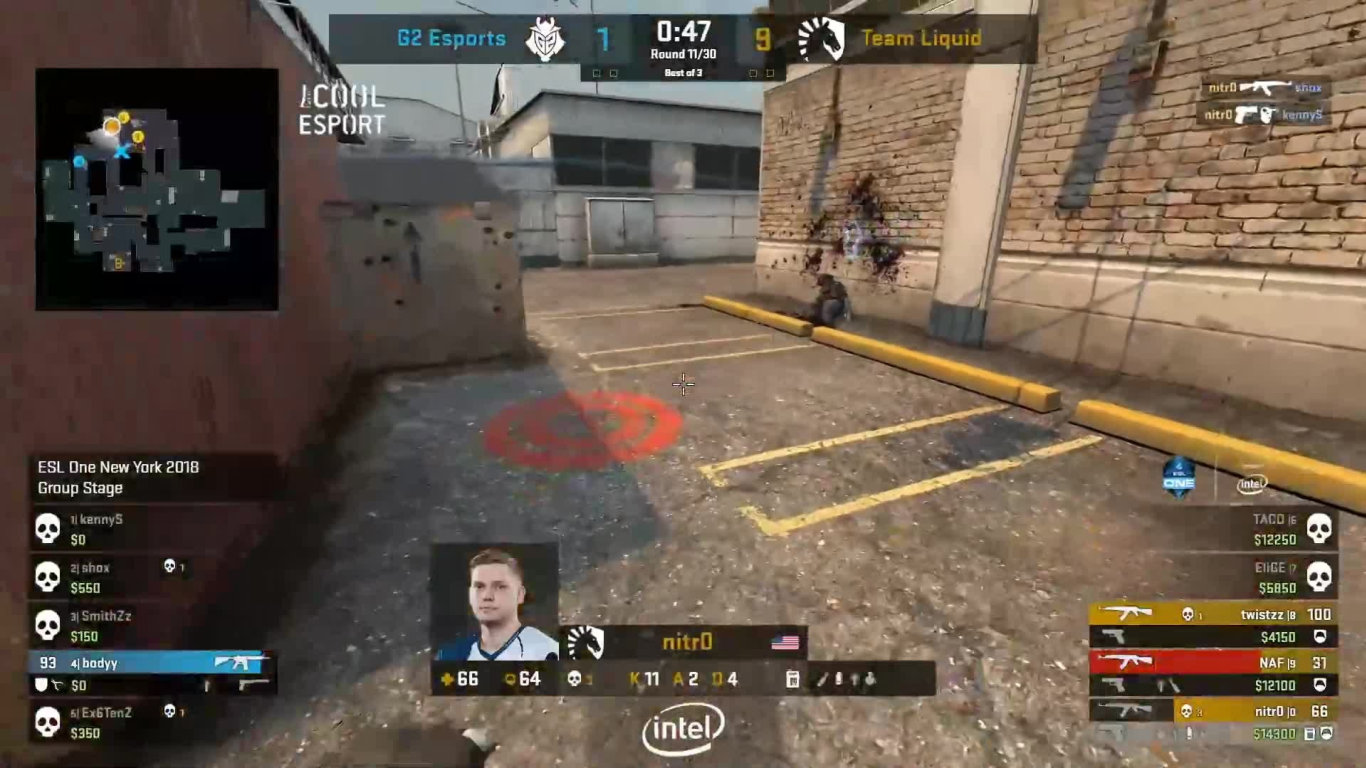Select the nitr0 killed kennyS killfeed entry

click(x=1266, y=115)
